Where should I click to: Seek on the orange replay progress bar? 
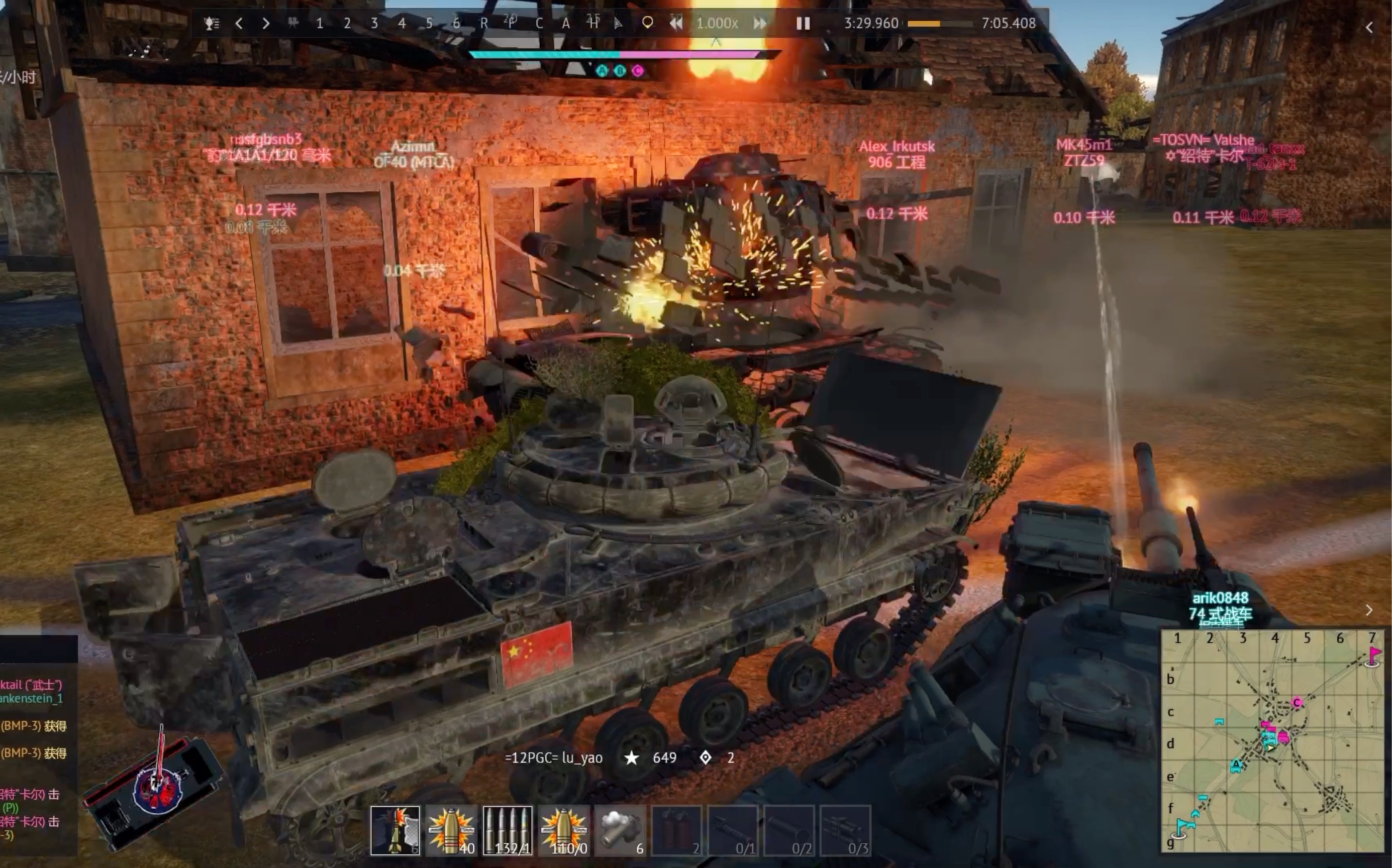[940, 24]
